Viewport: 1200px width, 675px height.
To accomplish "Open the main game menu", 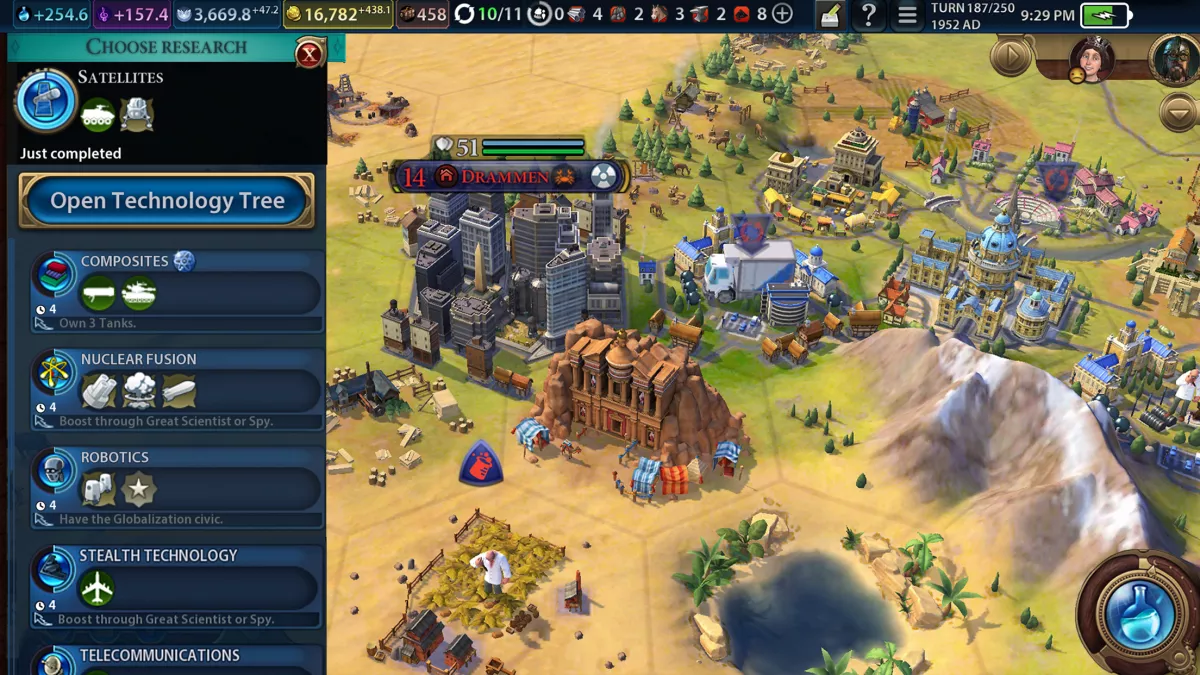I will [x=907, y=15].
